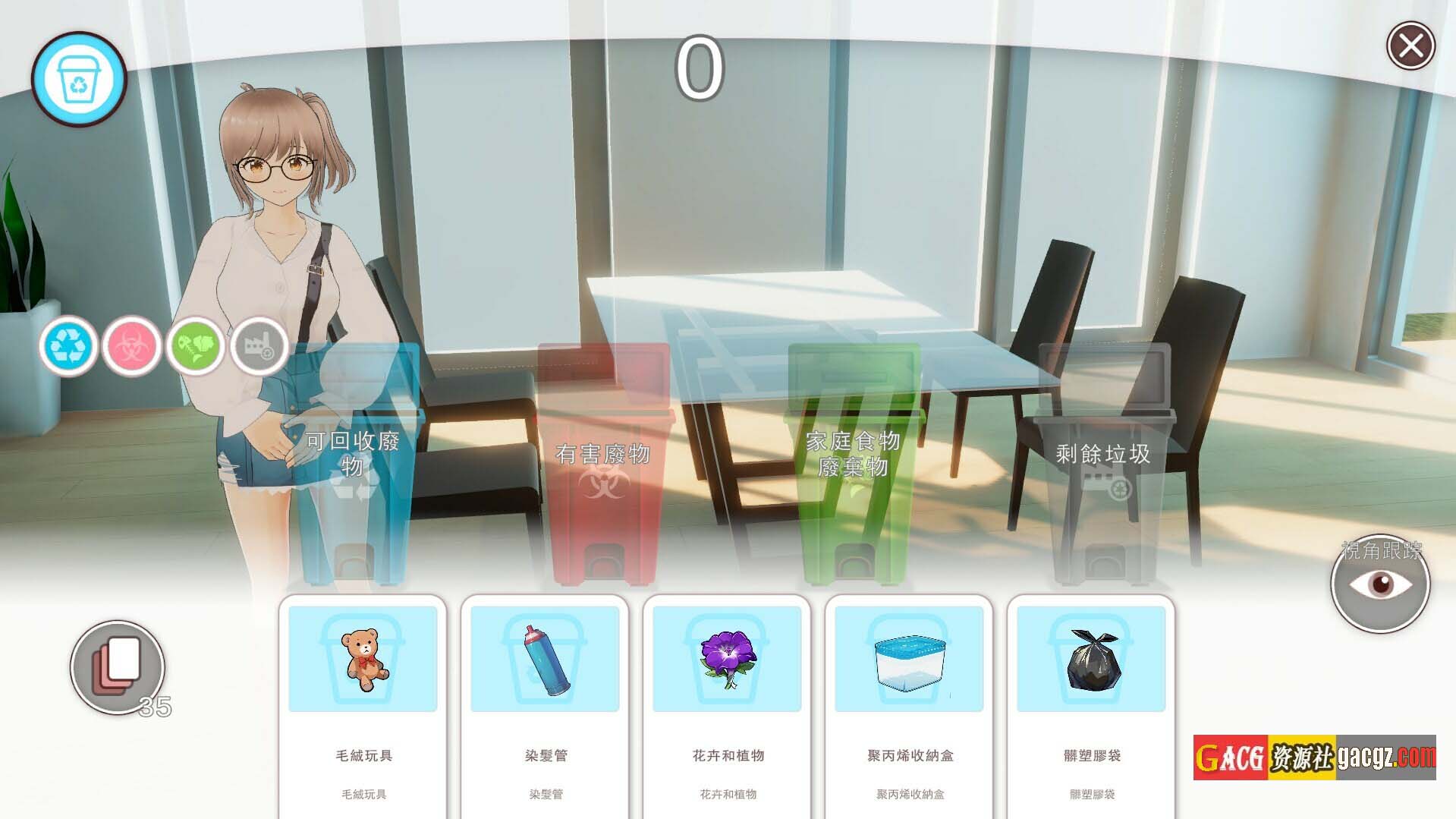Select the green food waste category icon
Screen dimensions: 1456x819
coord(196,347)
